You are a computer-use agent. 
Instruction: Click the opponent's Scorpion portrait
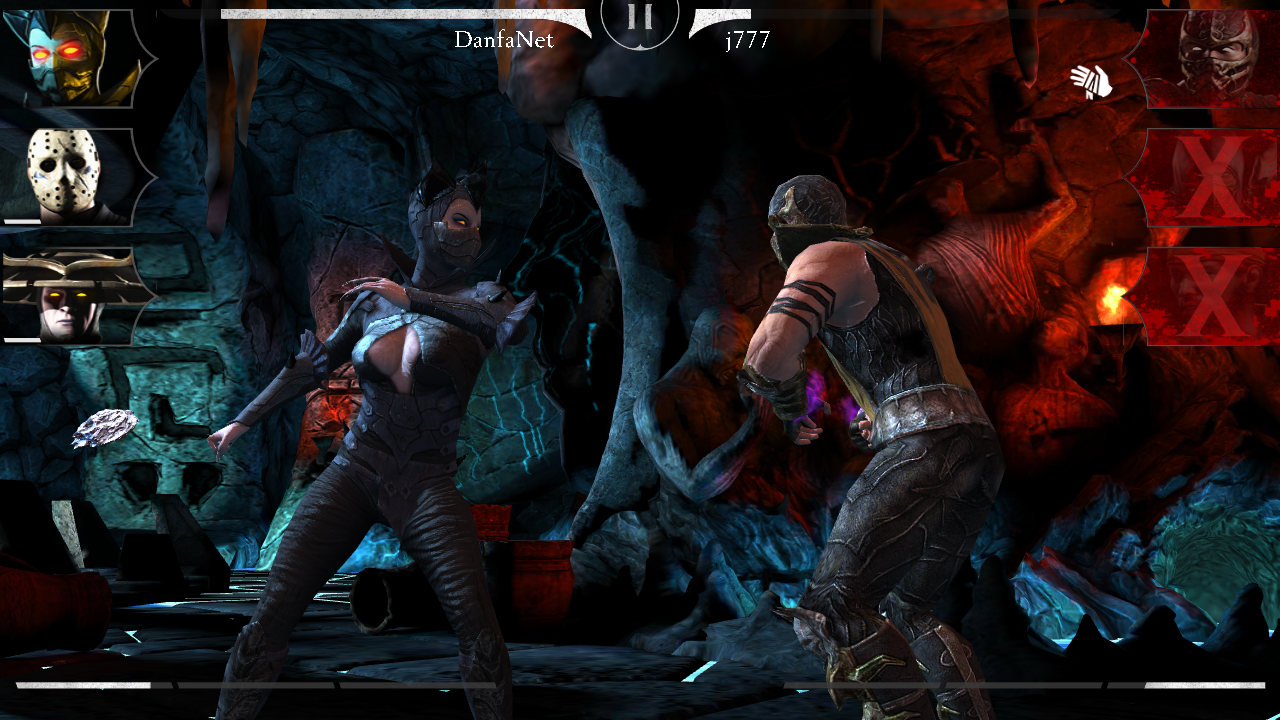(x=1208, y=58)
